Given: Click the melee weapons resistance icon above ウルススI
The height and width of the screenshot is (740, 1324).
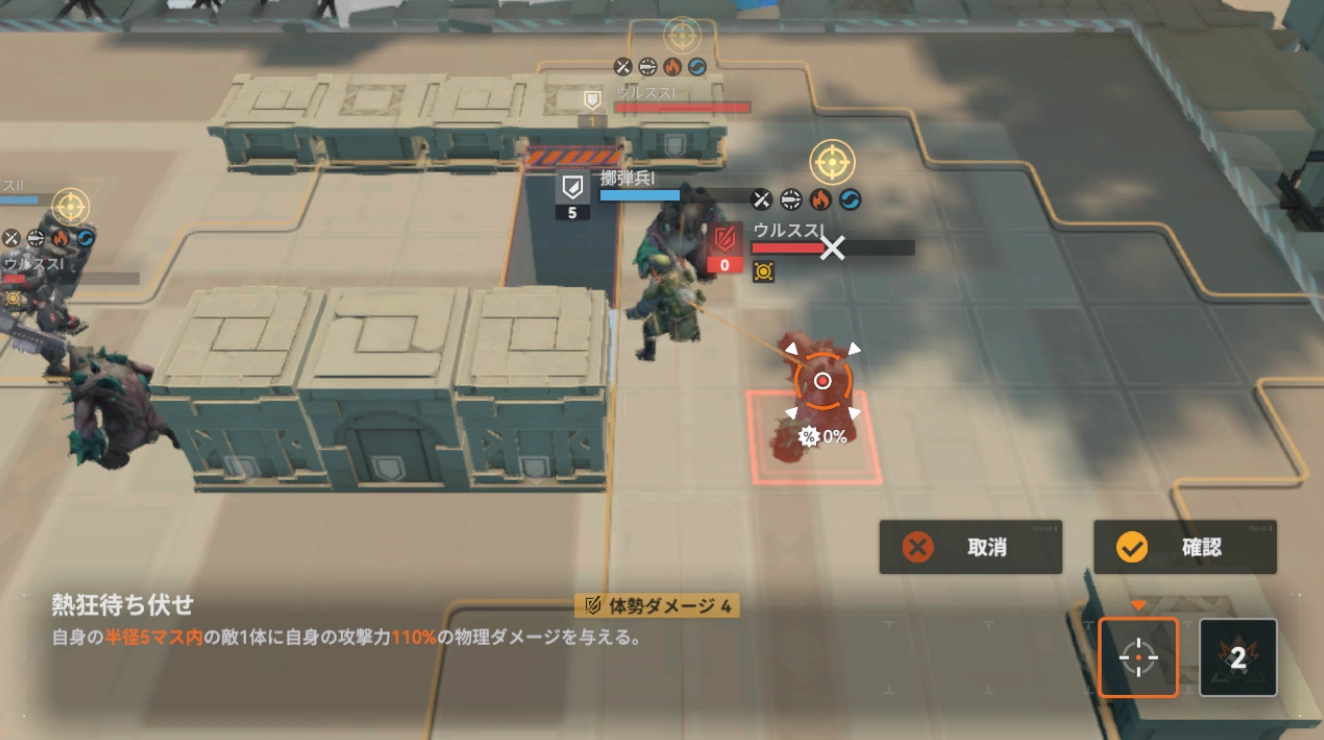Looking at the screenshot, I should click(x=760, y=199).
